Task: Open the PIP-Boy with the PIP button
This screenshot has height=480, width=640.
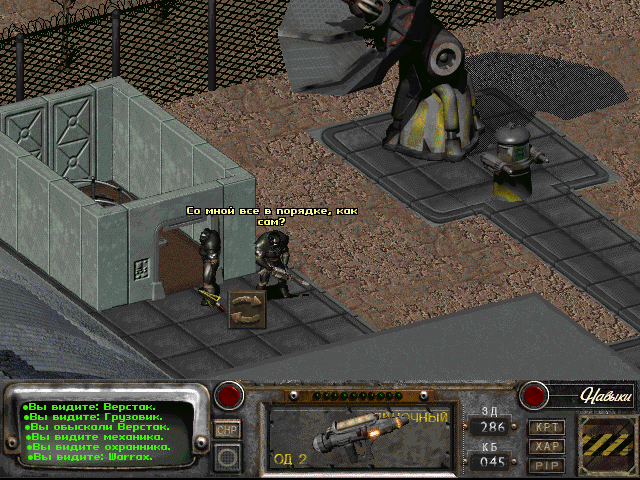Action: click(x=546, y=465)
